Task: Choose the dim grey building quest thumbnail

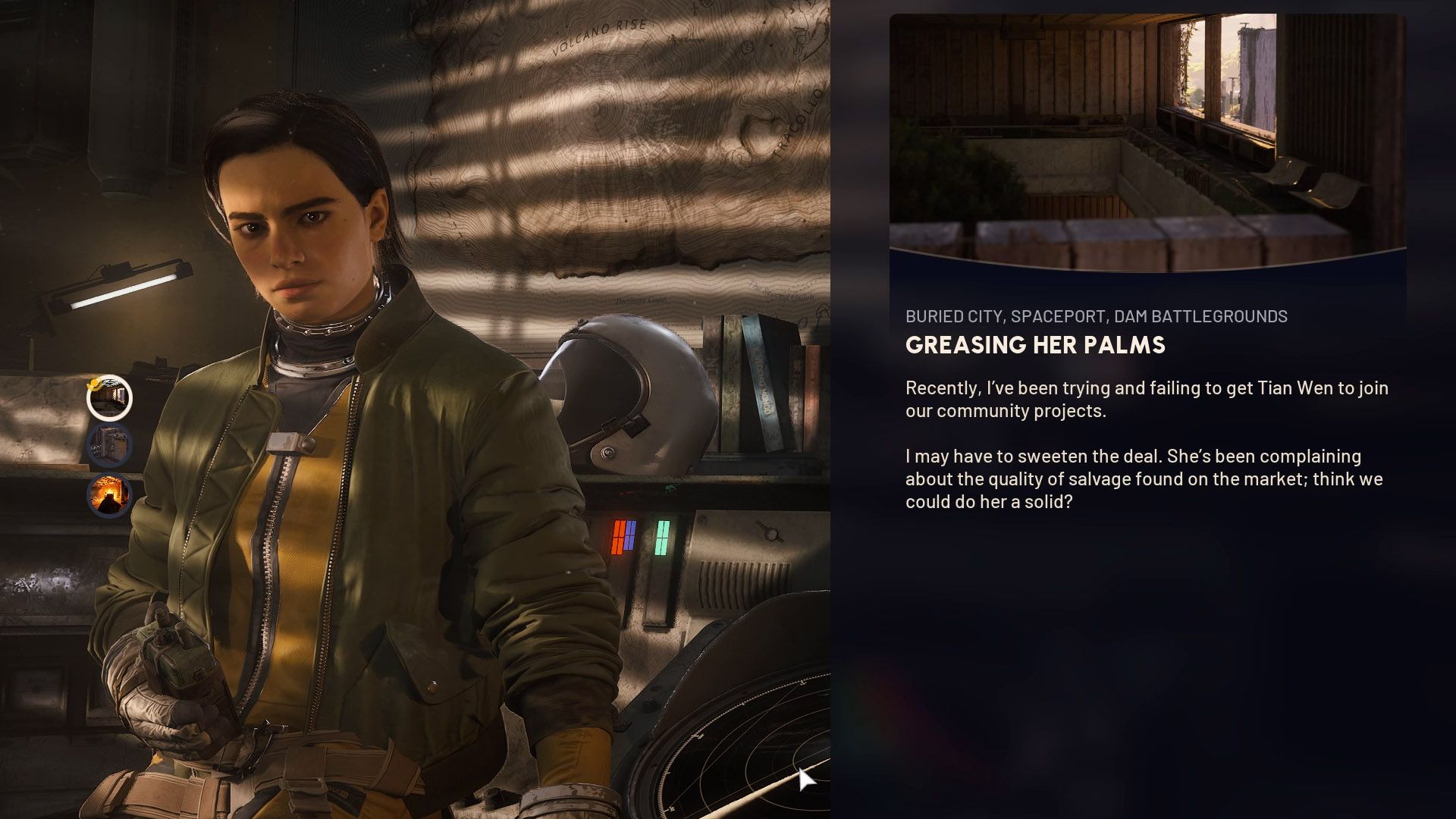Action: (x=109, y=445)
